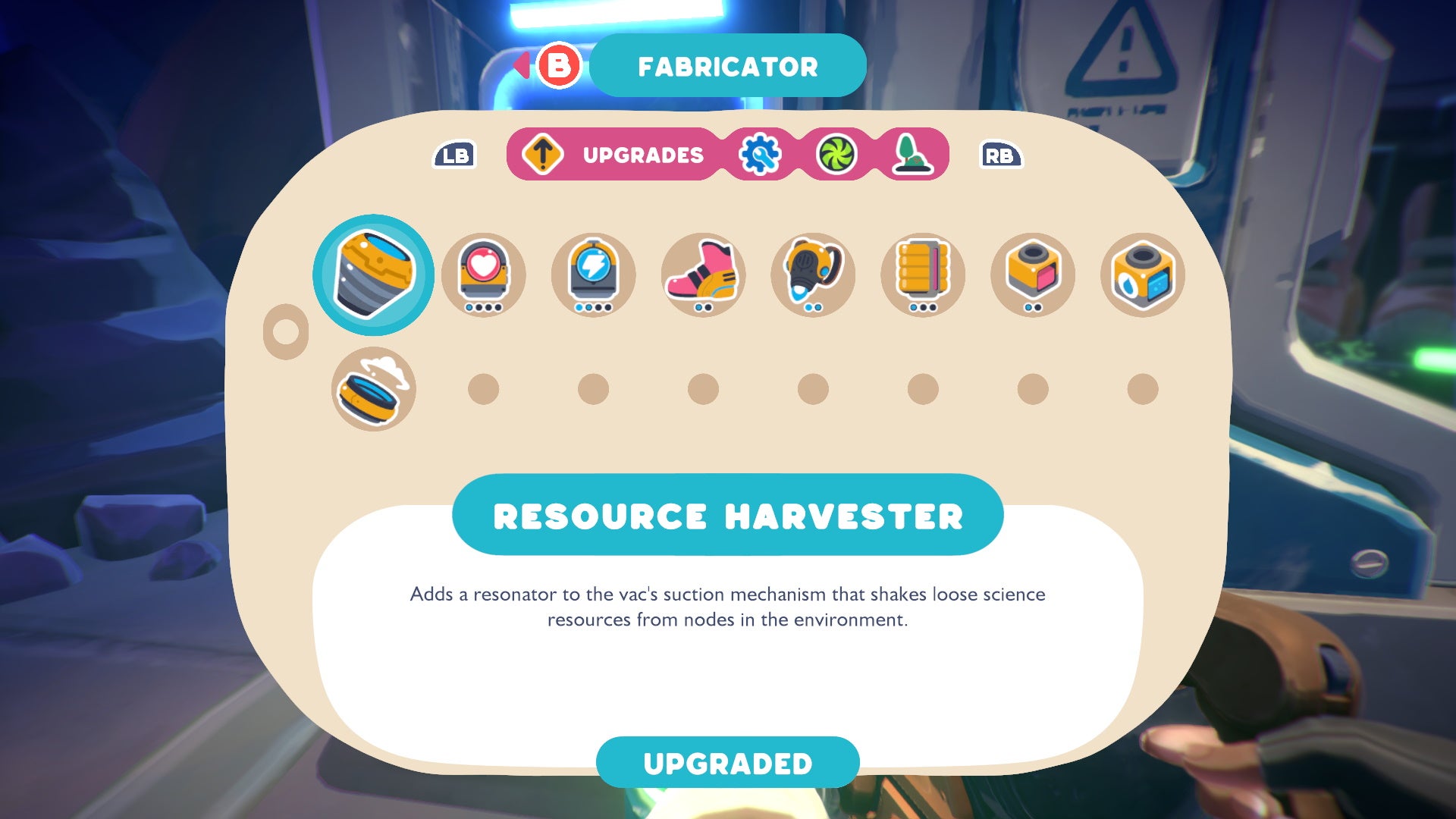
Task: Click the UPGRADED status button
Action: point(727,763)
